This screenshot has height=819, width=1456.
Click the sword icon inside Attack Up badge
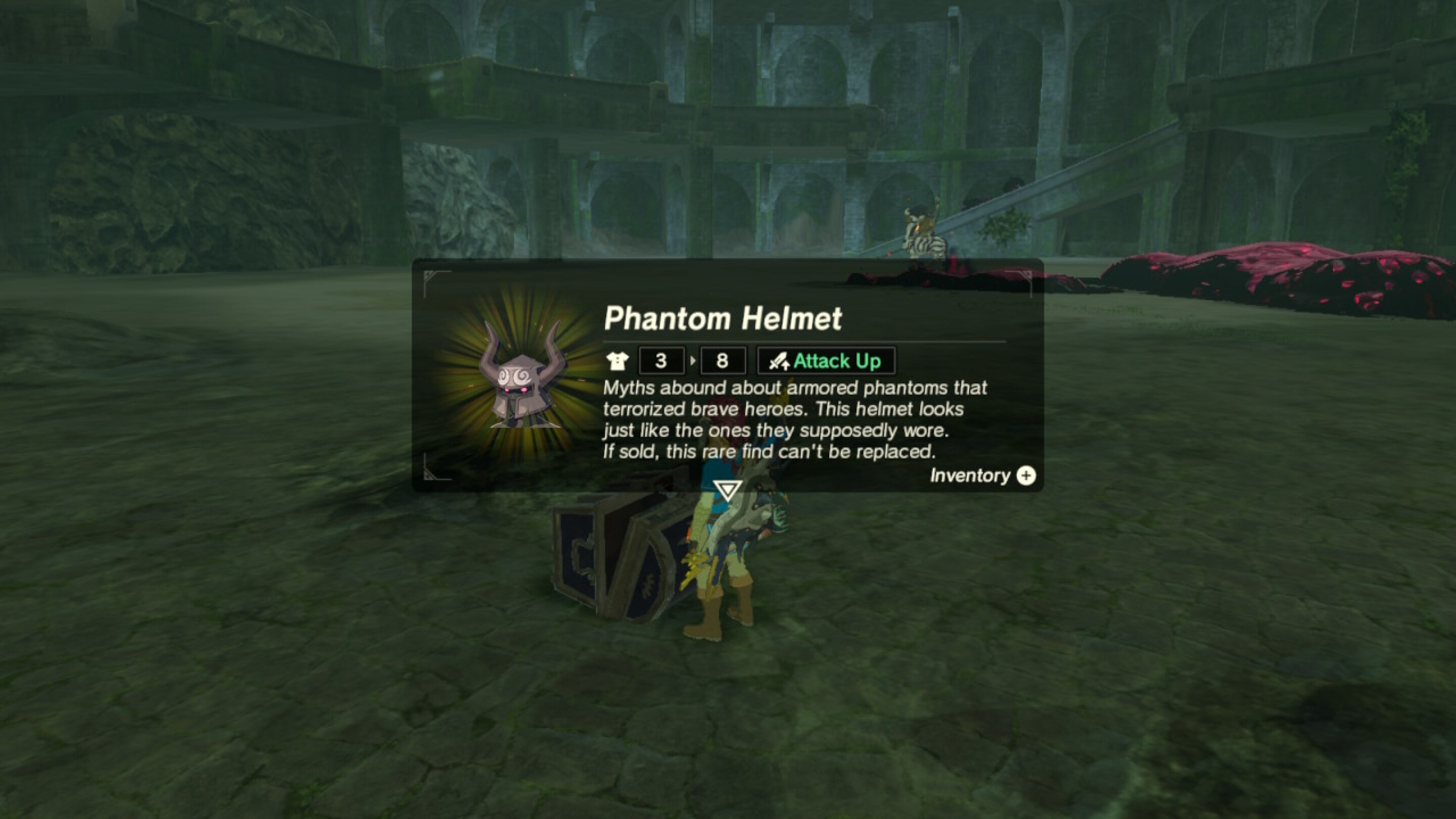pos(781,362)
